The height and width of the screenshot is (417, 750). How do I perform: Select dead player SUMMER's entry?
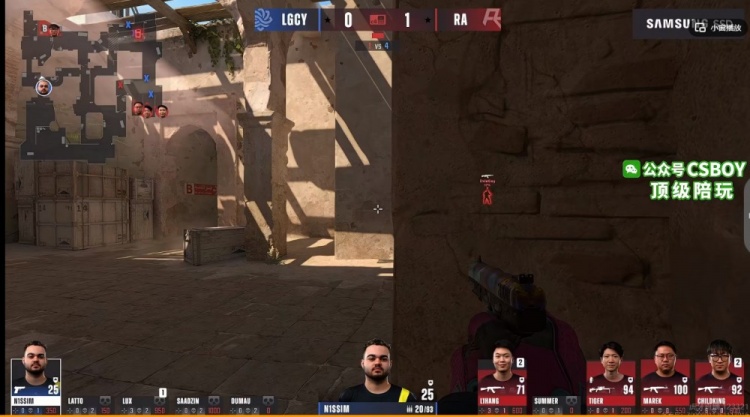(x=557, y=404)
